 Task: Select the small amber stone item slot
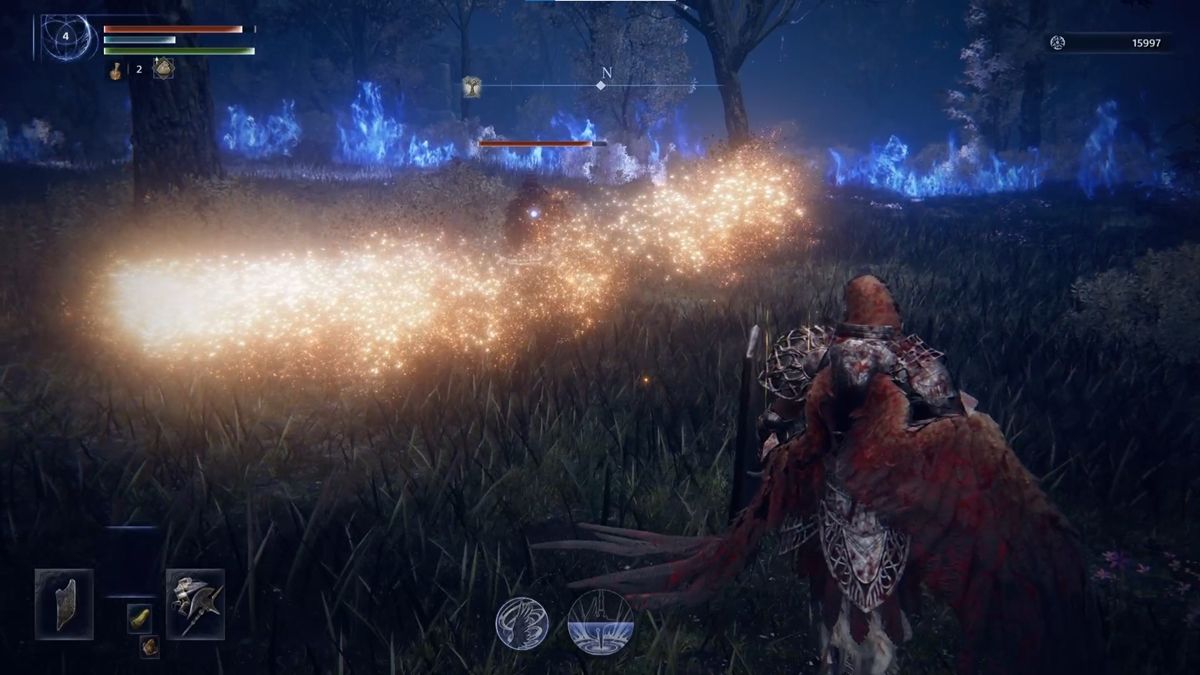(x=149, y=646)
